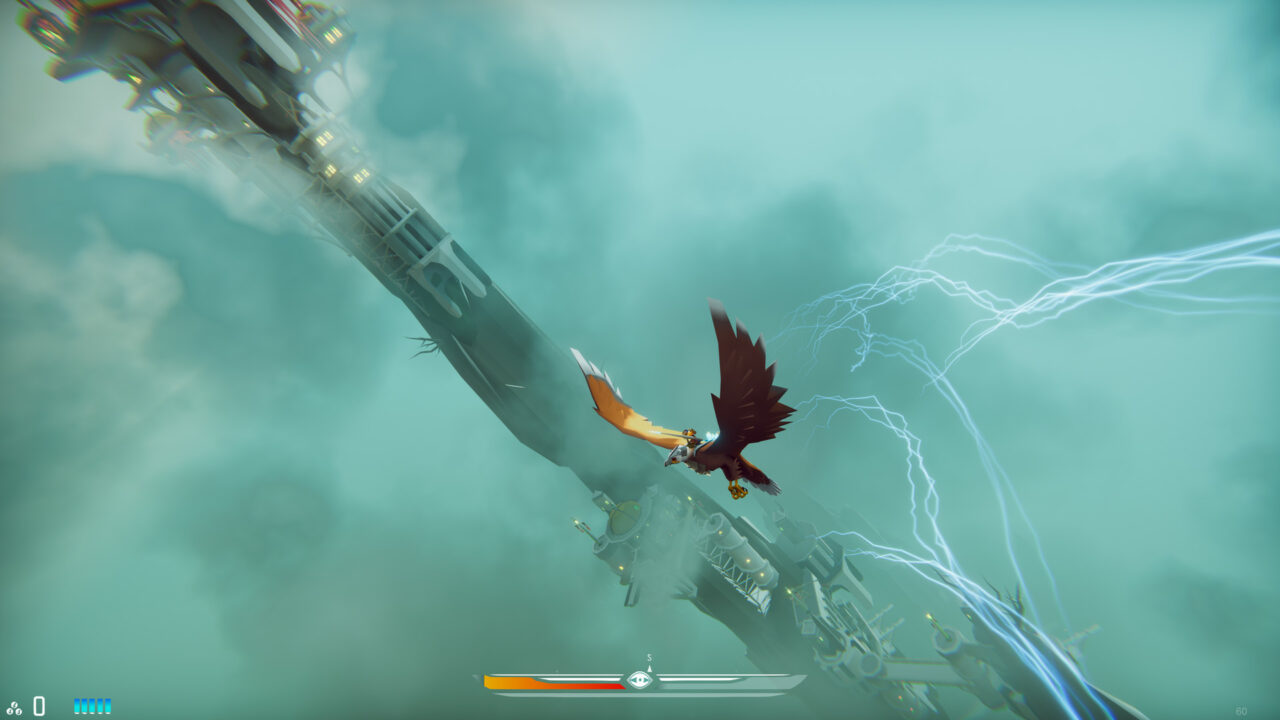1280x720 pixels.
Task: Click the middle blue energy cell
Action: 93,704
